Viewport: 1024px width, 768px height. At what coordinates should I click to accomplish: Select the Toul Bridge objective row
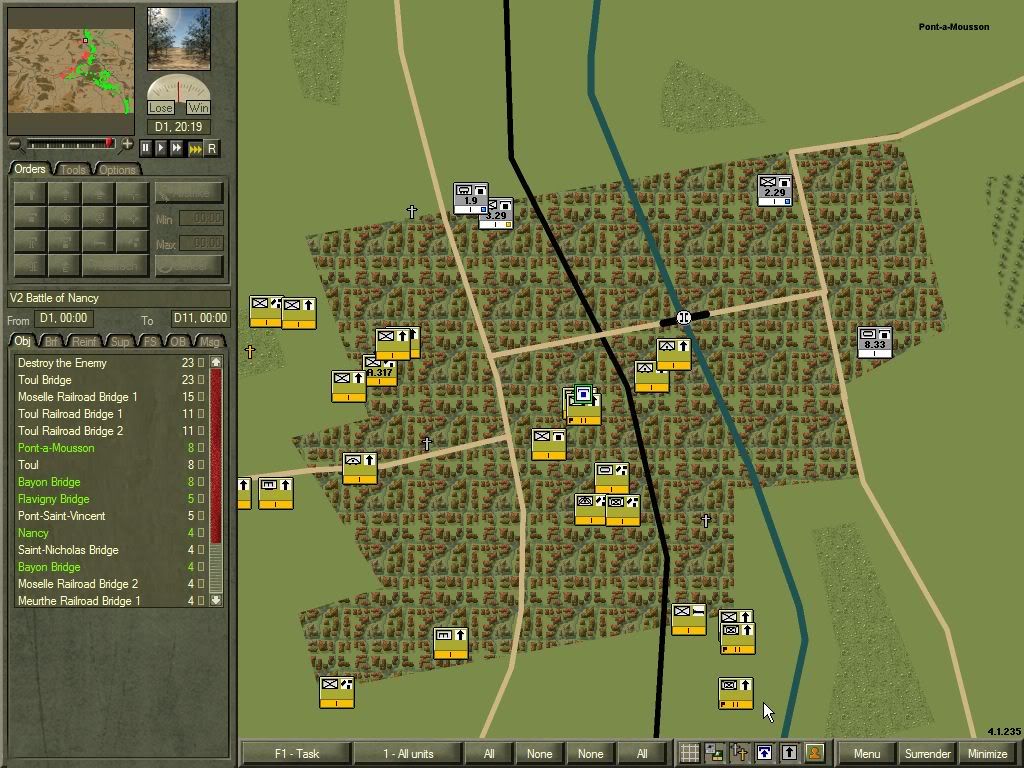click(45, 380)
